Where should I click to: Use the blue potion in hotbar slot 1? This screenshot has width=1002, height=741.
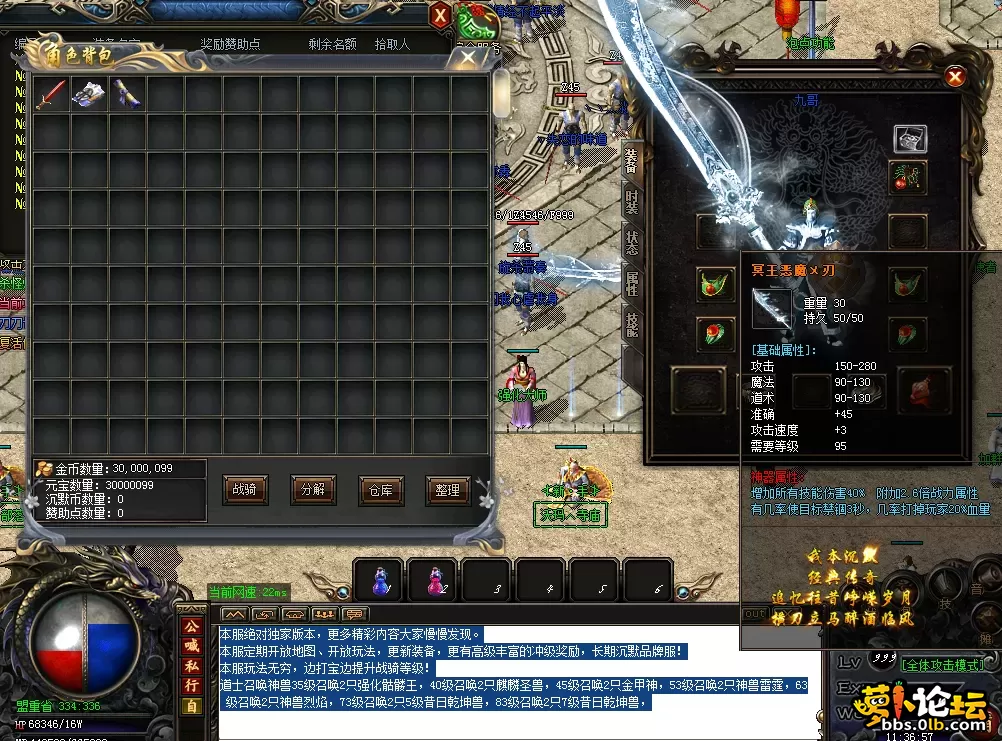[x=381, y=580]
